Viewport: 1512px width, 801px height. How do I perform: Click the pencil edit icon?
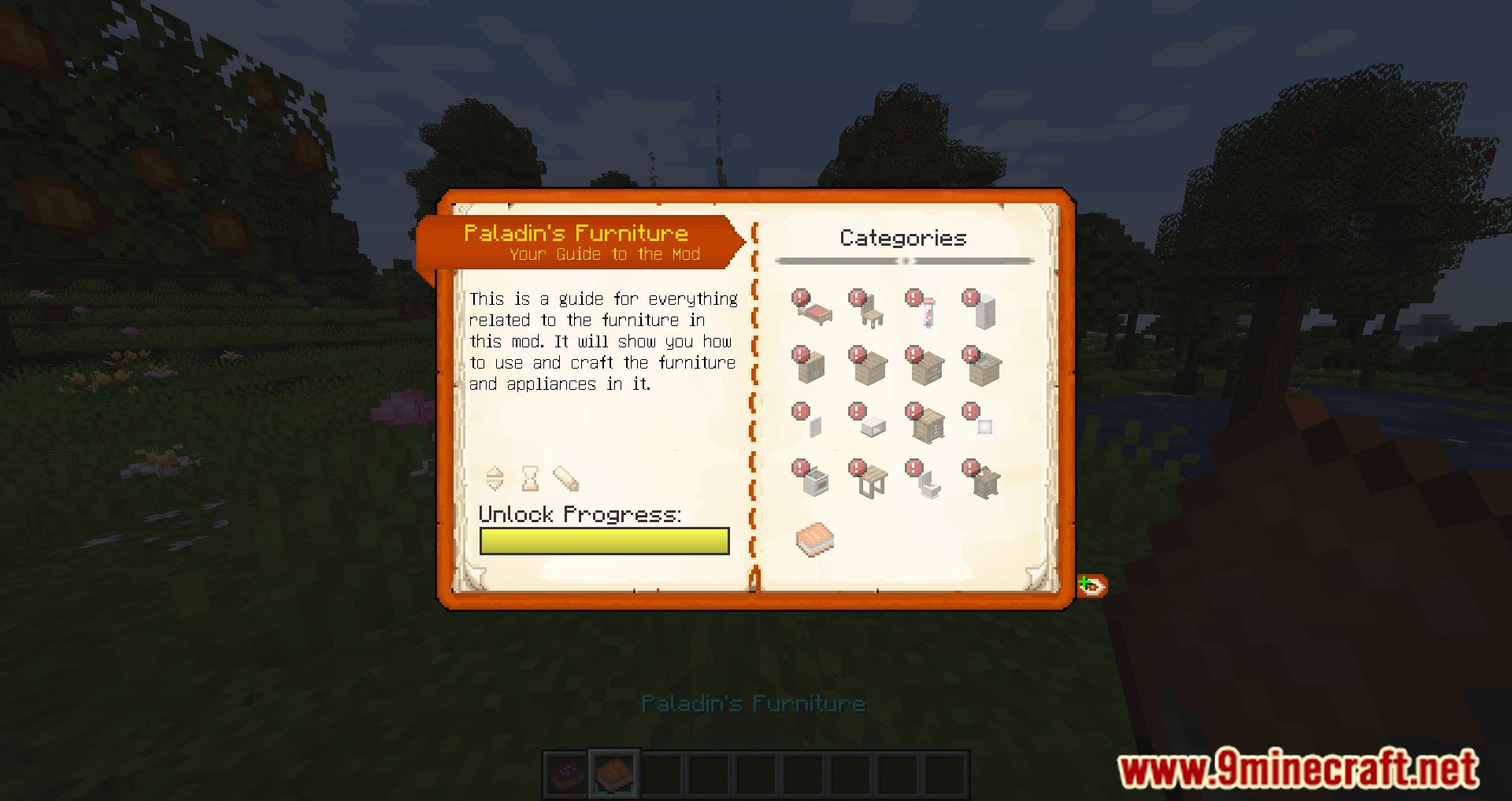pyautogui.click(x=565, y=478)
